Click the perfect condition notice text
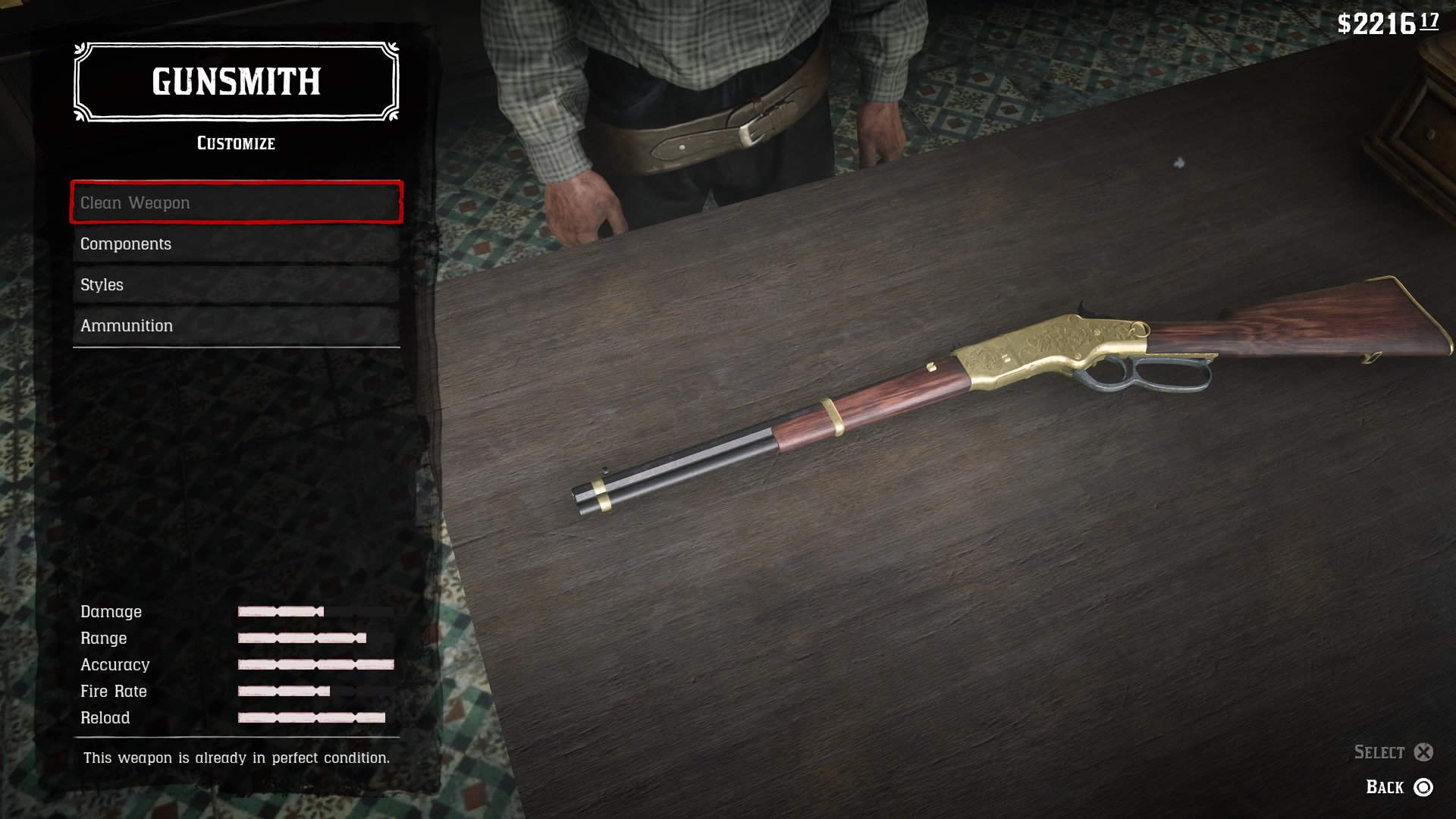This screenshot has height=819, width=1456. coord(237,757)
